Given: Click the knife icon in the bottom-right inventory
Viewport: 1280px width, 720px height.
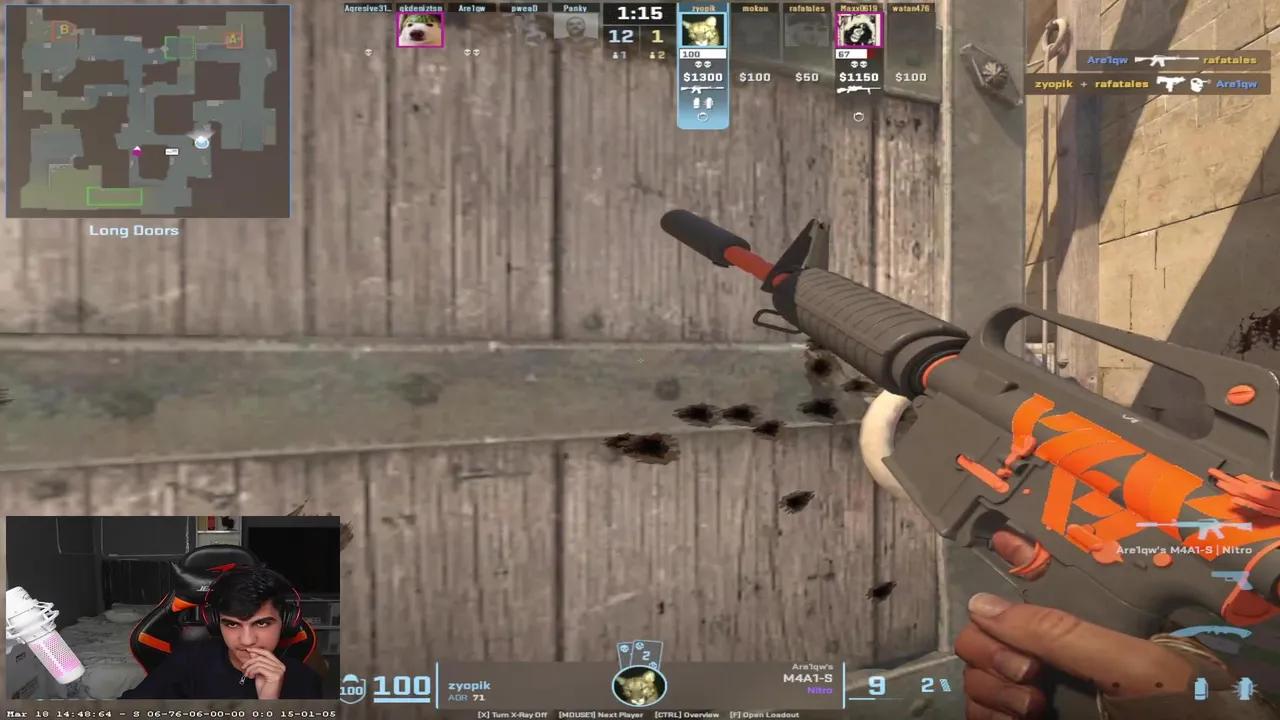Looking at the screenshot, I should click(1215, 633).
